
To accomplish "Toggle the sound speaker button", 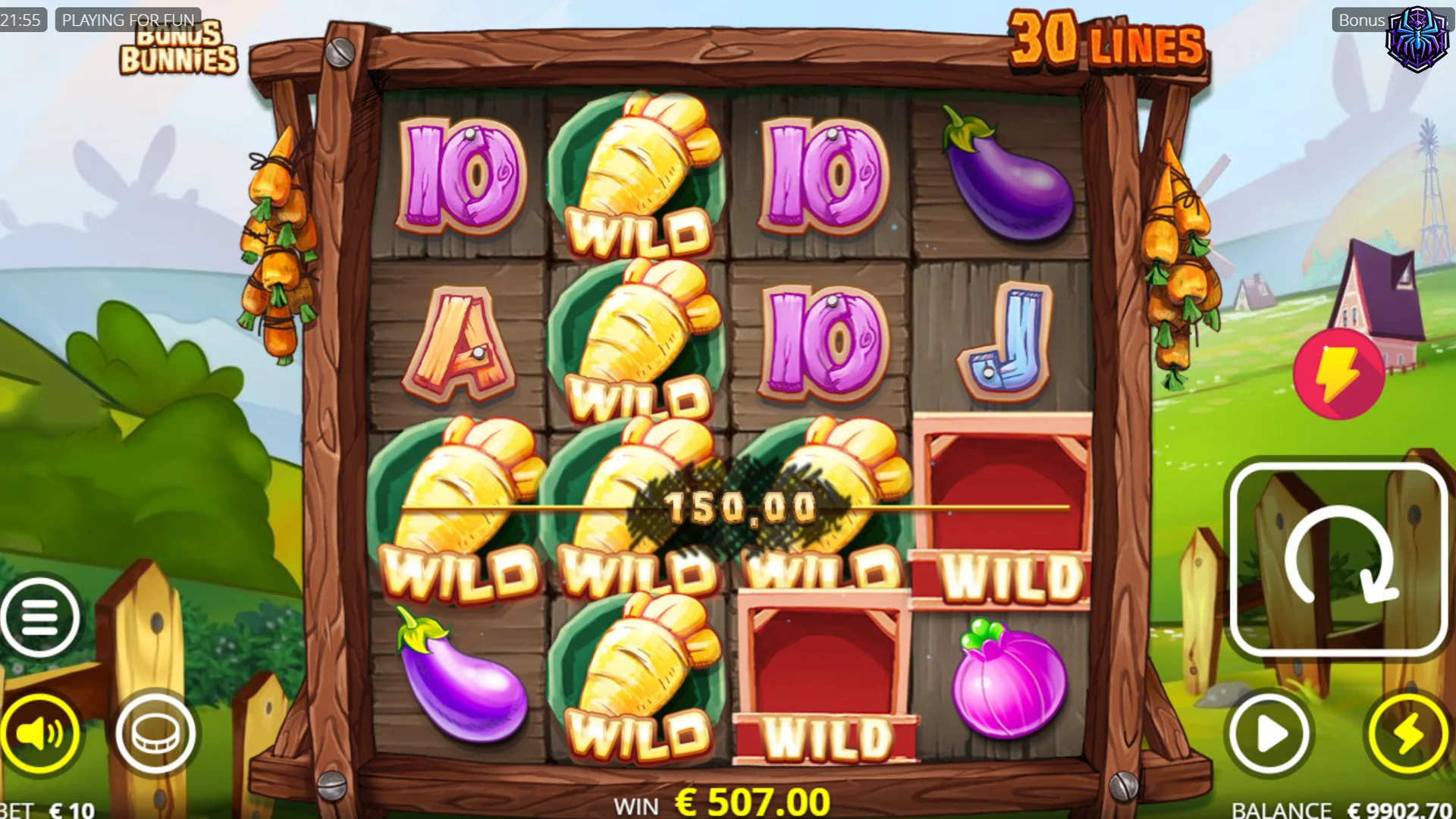I will coord(39,733).
